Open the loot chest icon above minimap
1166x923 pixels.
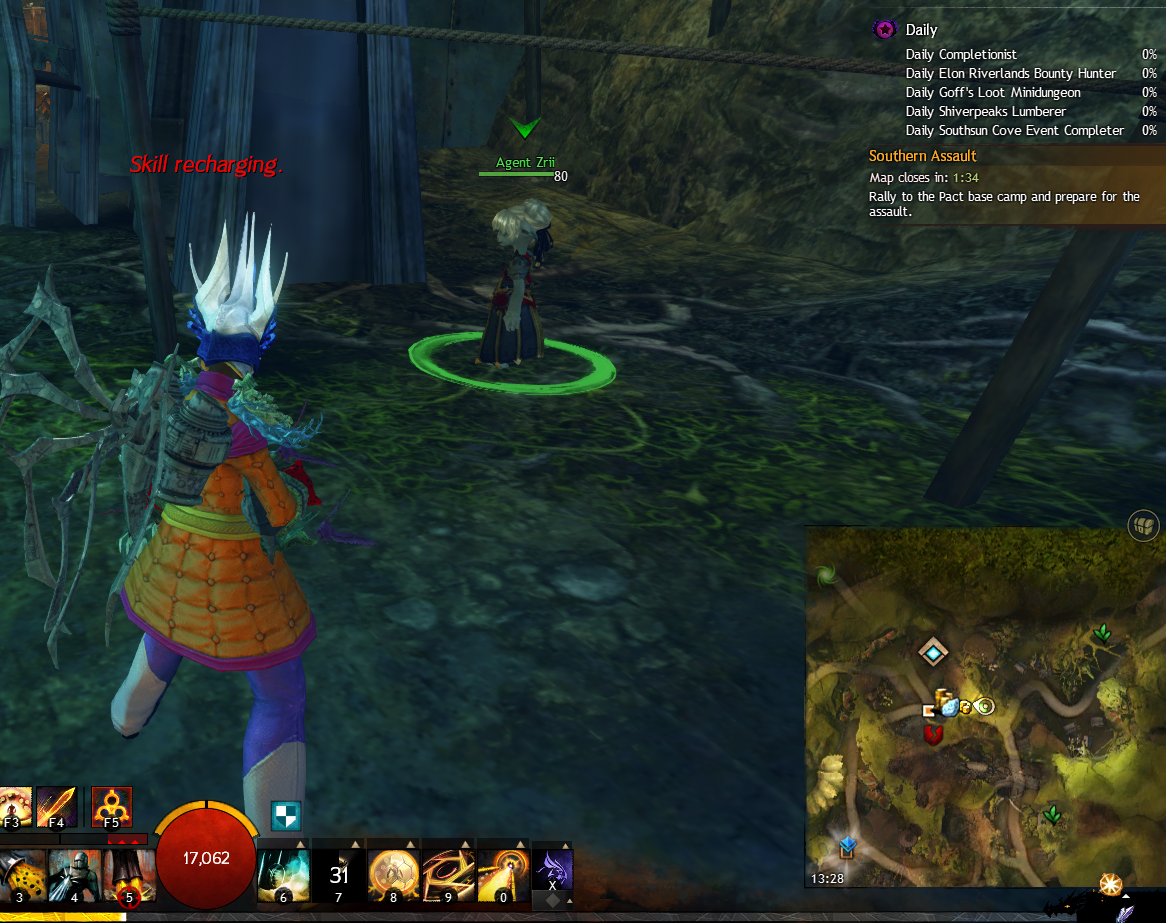[x=1144, y=524]
